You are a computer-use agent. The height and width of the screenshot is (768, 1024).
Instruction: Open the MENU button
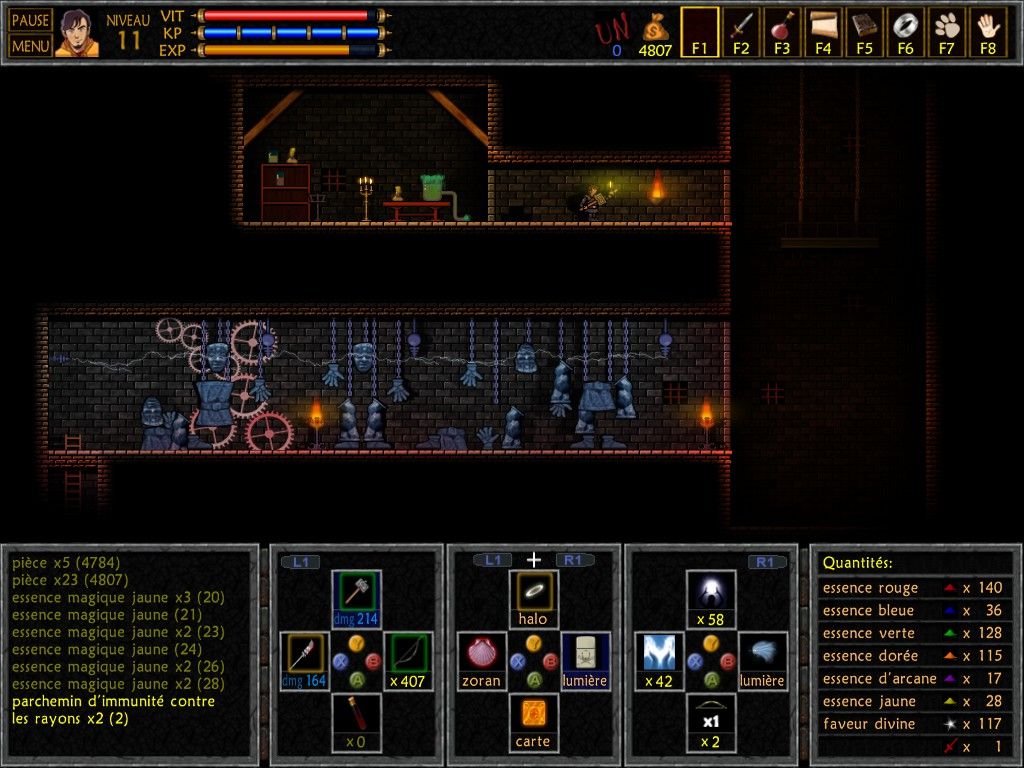click(30, 45)
